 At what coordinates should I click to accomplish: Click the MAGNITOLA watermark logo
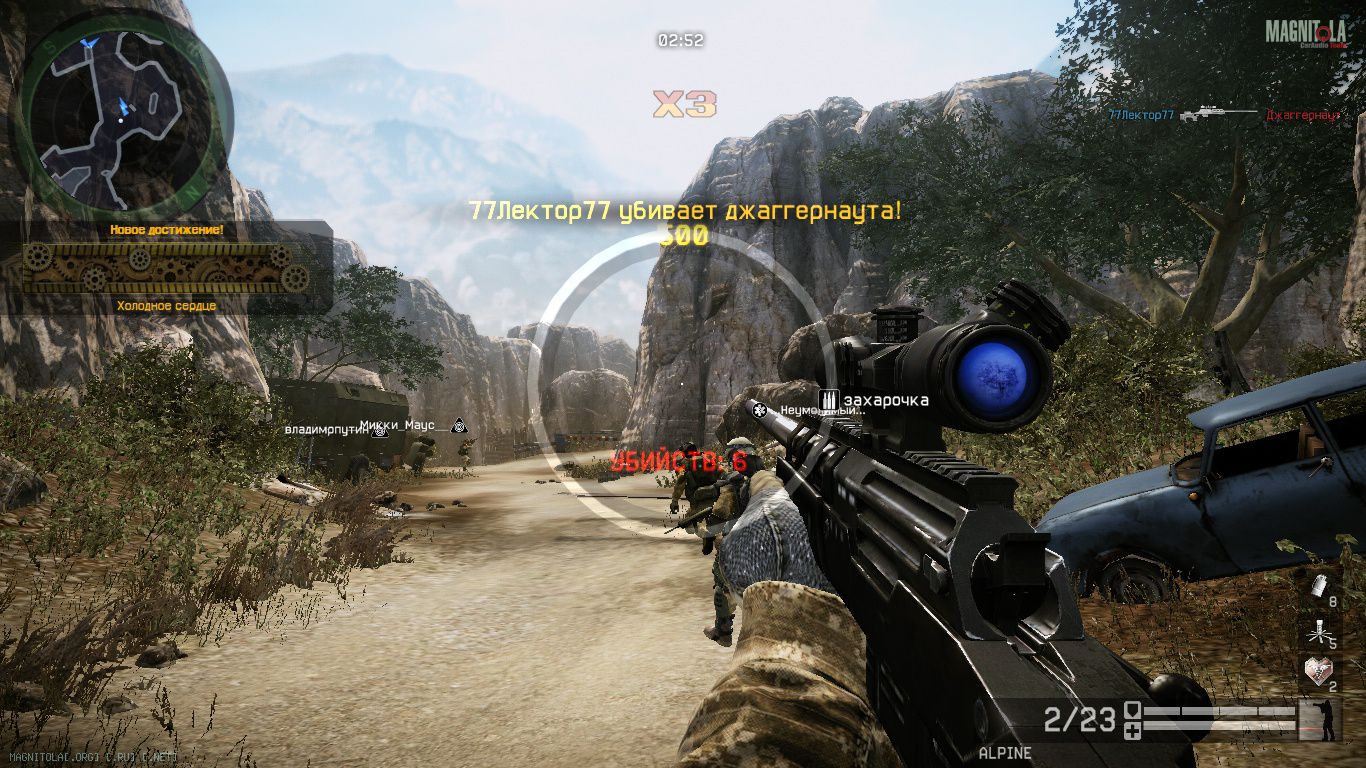point(1306,33)
